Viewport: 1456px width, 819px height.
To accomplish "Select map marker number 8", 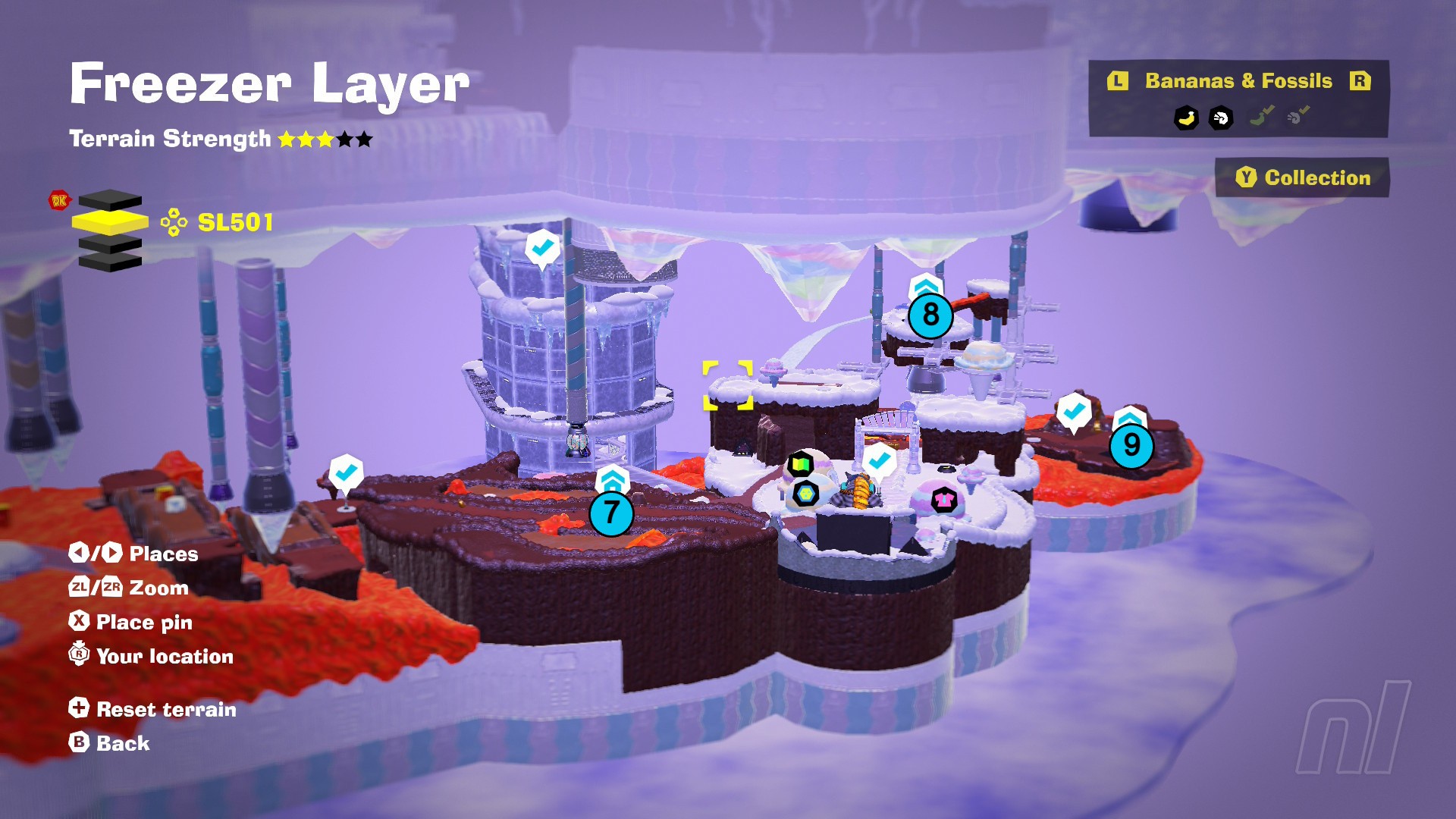I will coord(930,315).
